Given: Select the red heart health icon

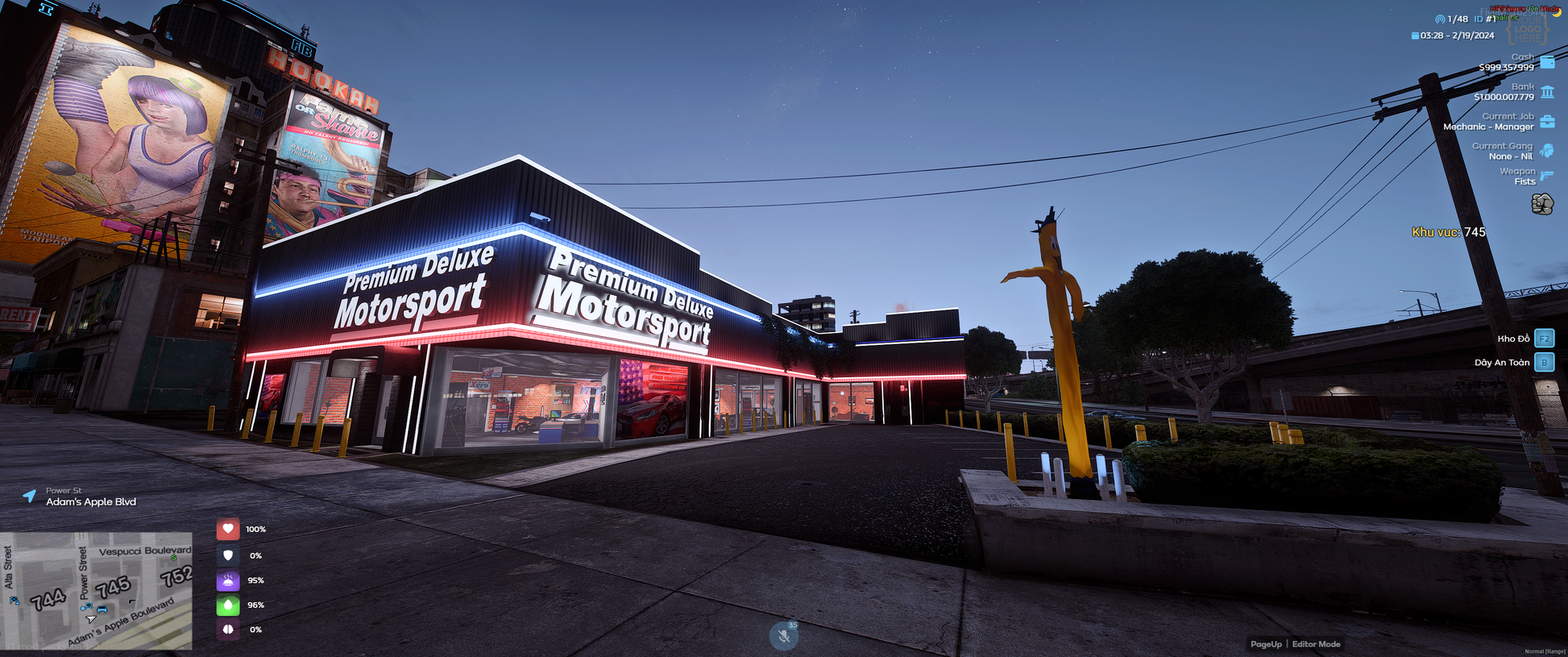Looking at the screenshot, I should click(x=228, y=529).
